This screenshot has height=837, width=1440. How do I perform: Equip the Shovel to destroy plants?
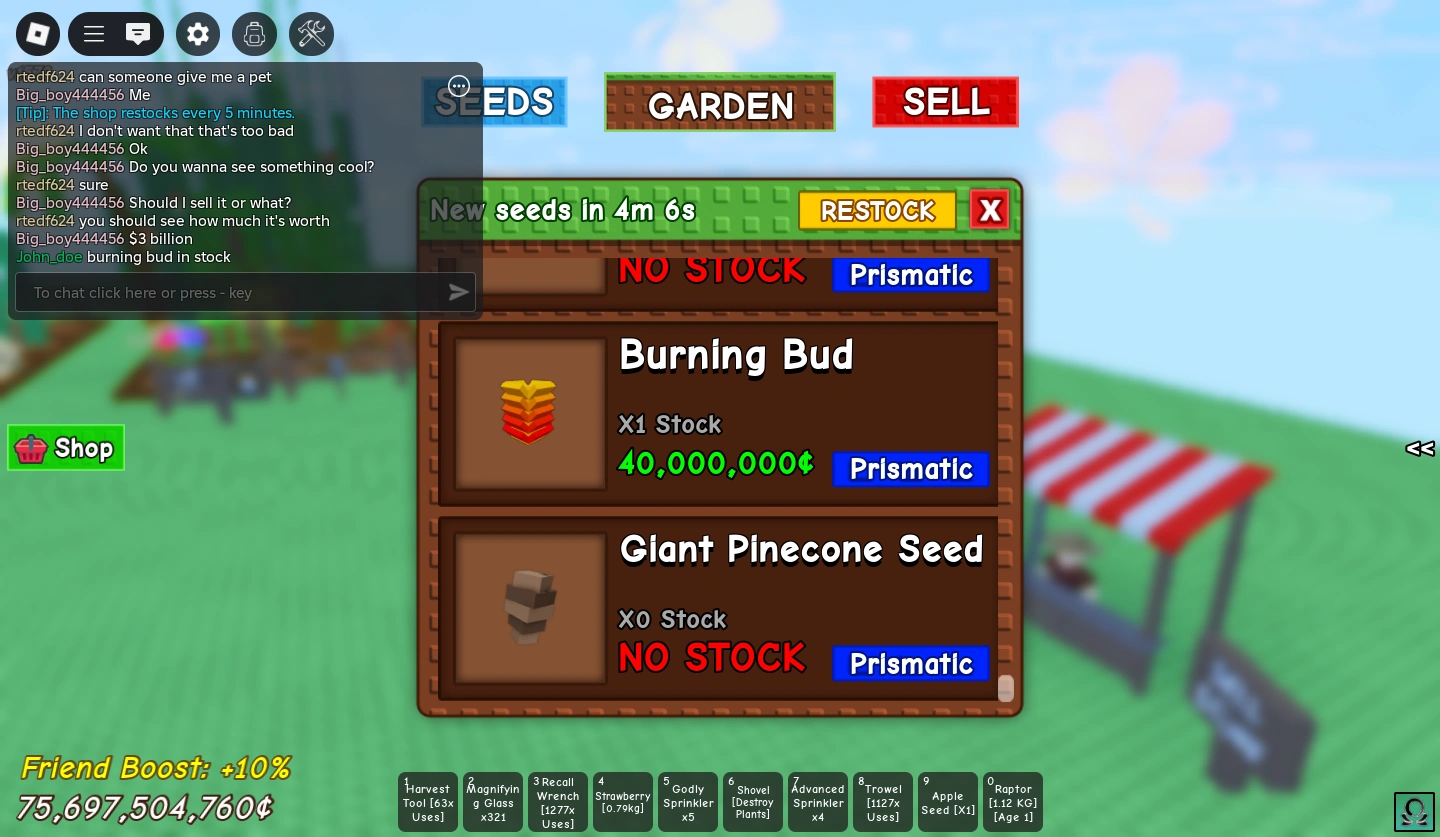(x=753, y=801)
